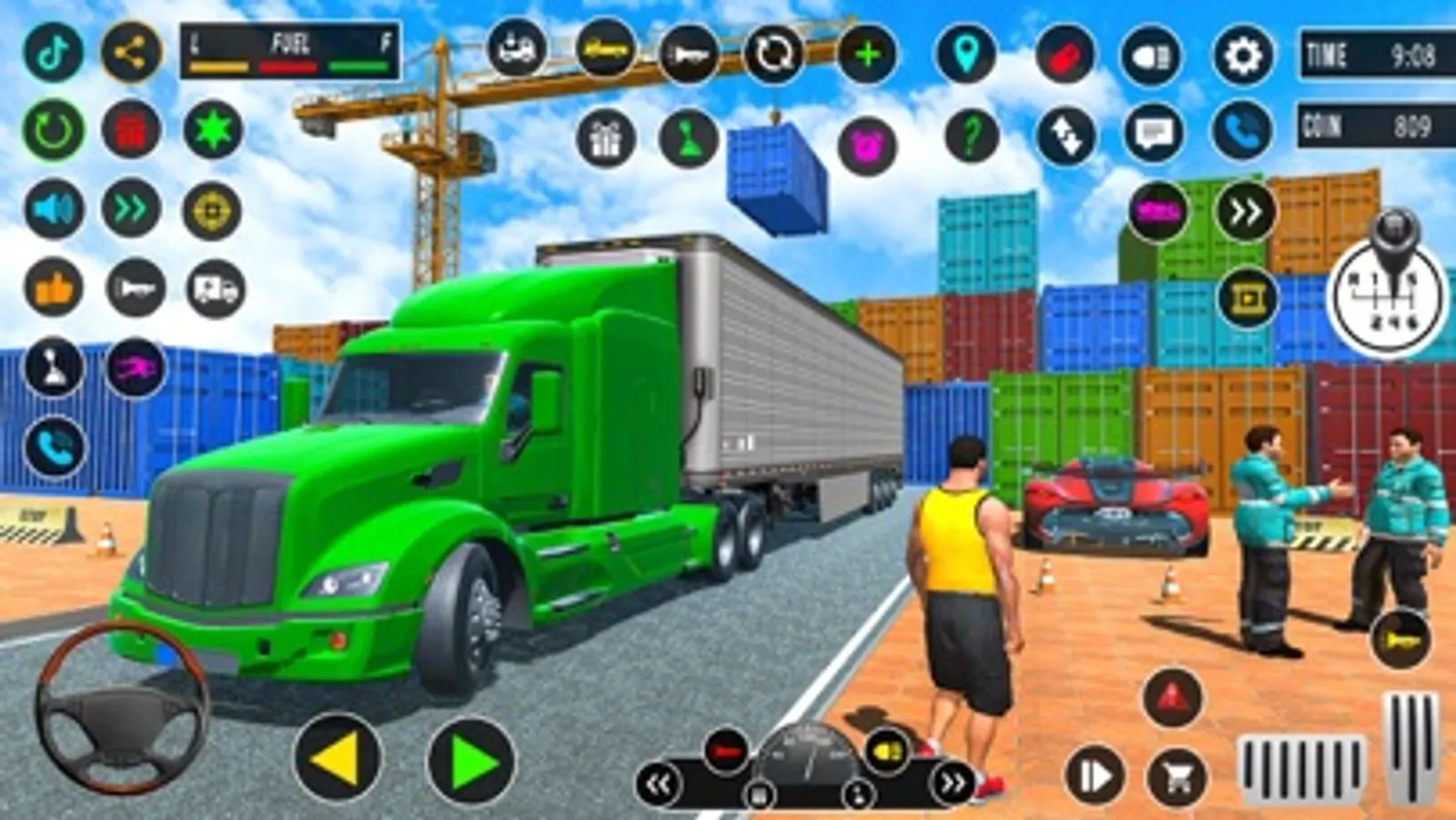This screenshot has width=1456, height=820.
Task: Open the gift box rewards icon
Action: coord(608,138)
